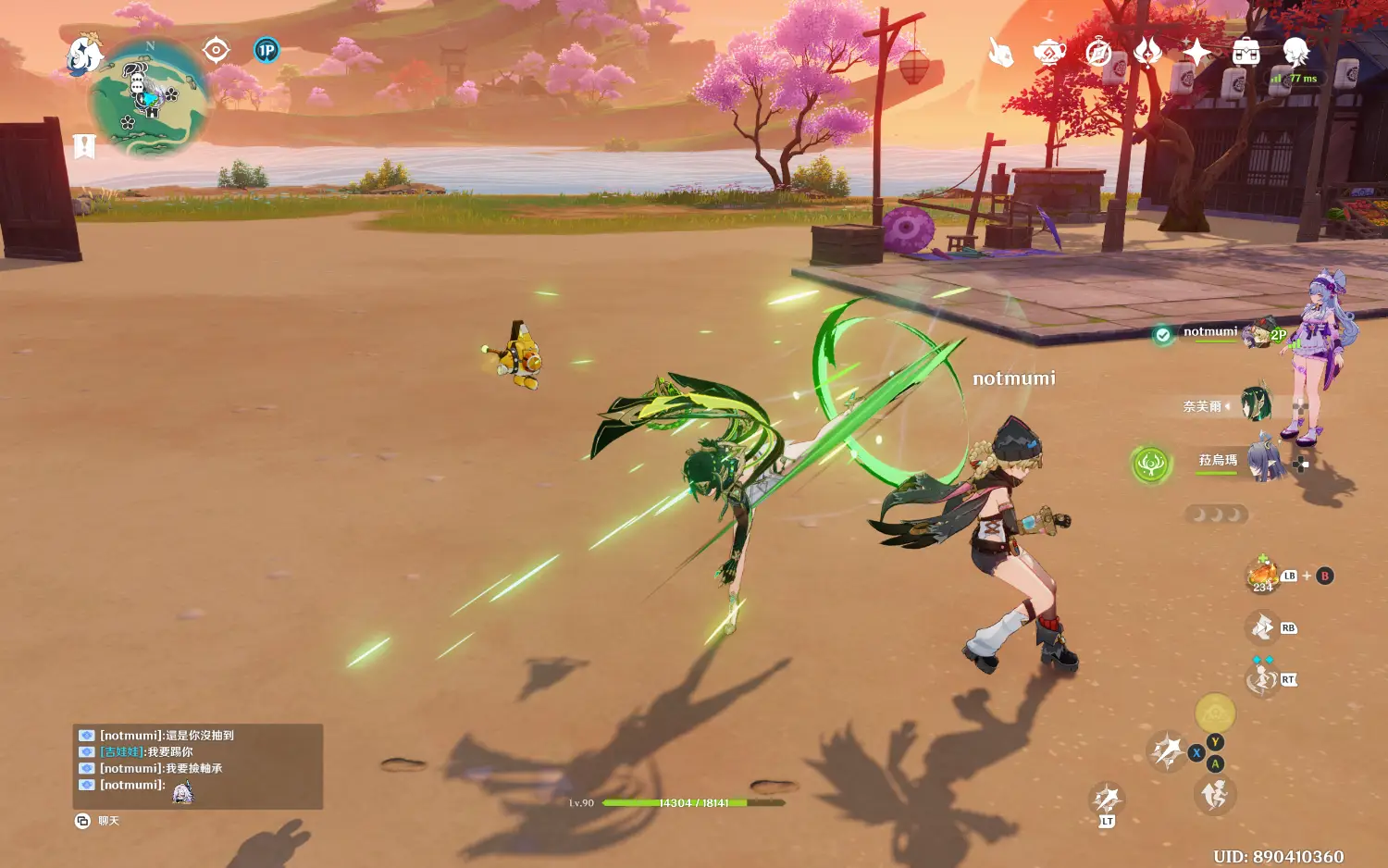Activate the elemental sight eye icon

click(216, 50)
